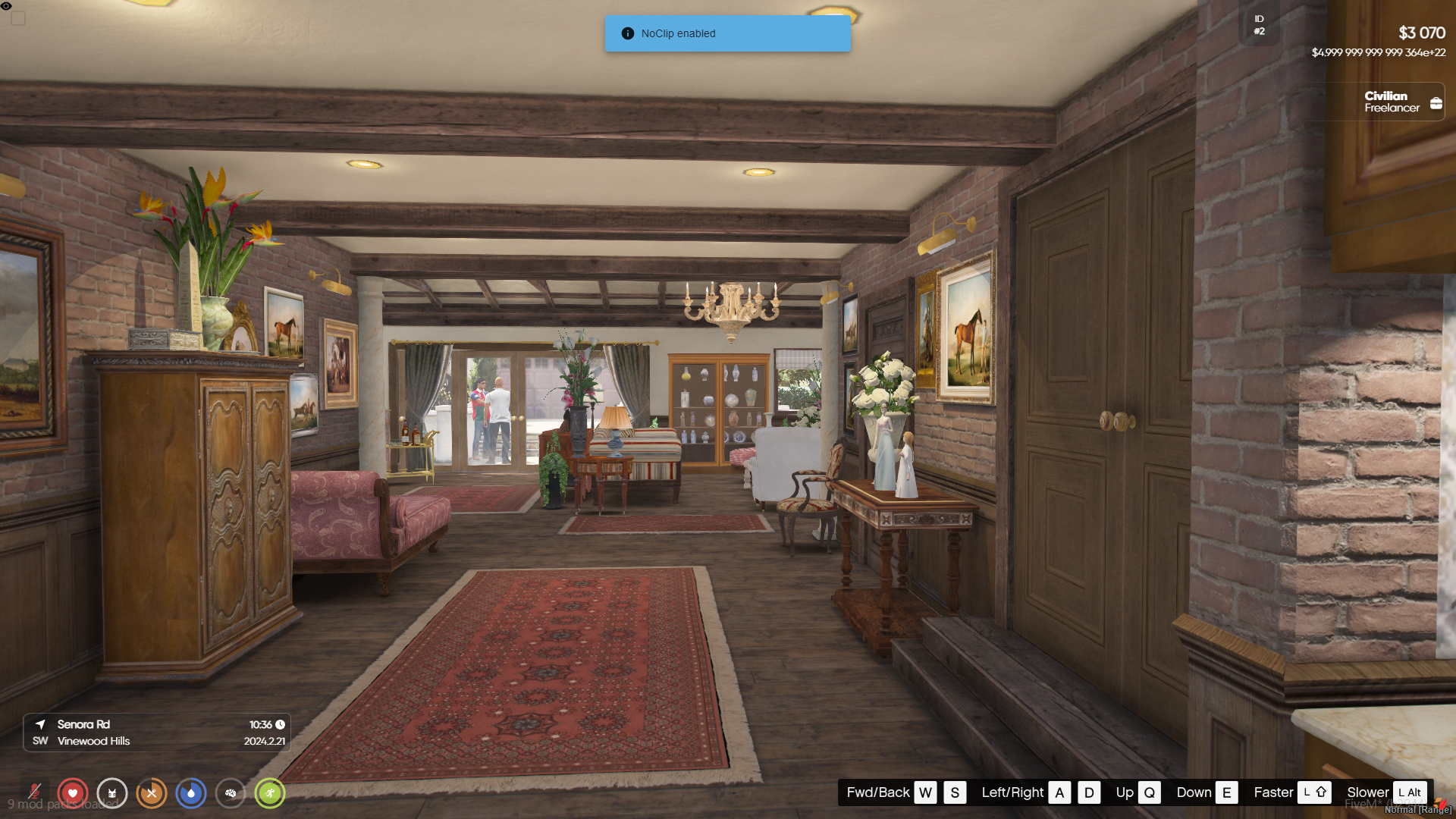The width and height of the screenshot is (1456, 819).
Task: Click the Senora Rd location panel
Action: click(157, 733)
